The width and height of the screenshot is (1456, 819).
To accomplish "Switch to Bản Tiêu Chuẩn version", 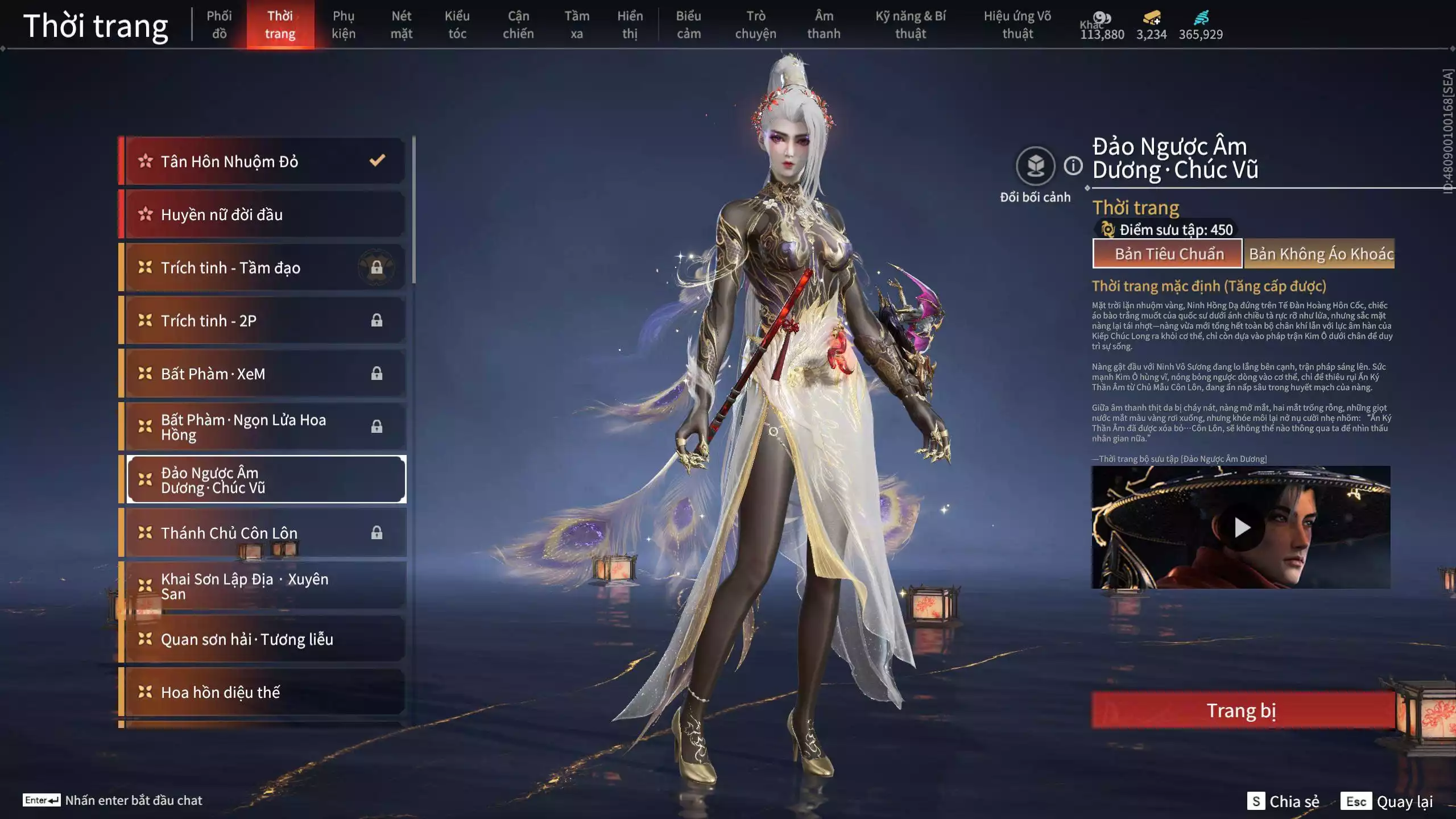I will coord(1168,254).
